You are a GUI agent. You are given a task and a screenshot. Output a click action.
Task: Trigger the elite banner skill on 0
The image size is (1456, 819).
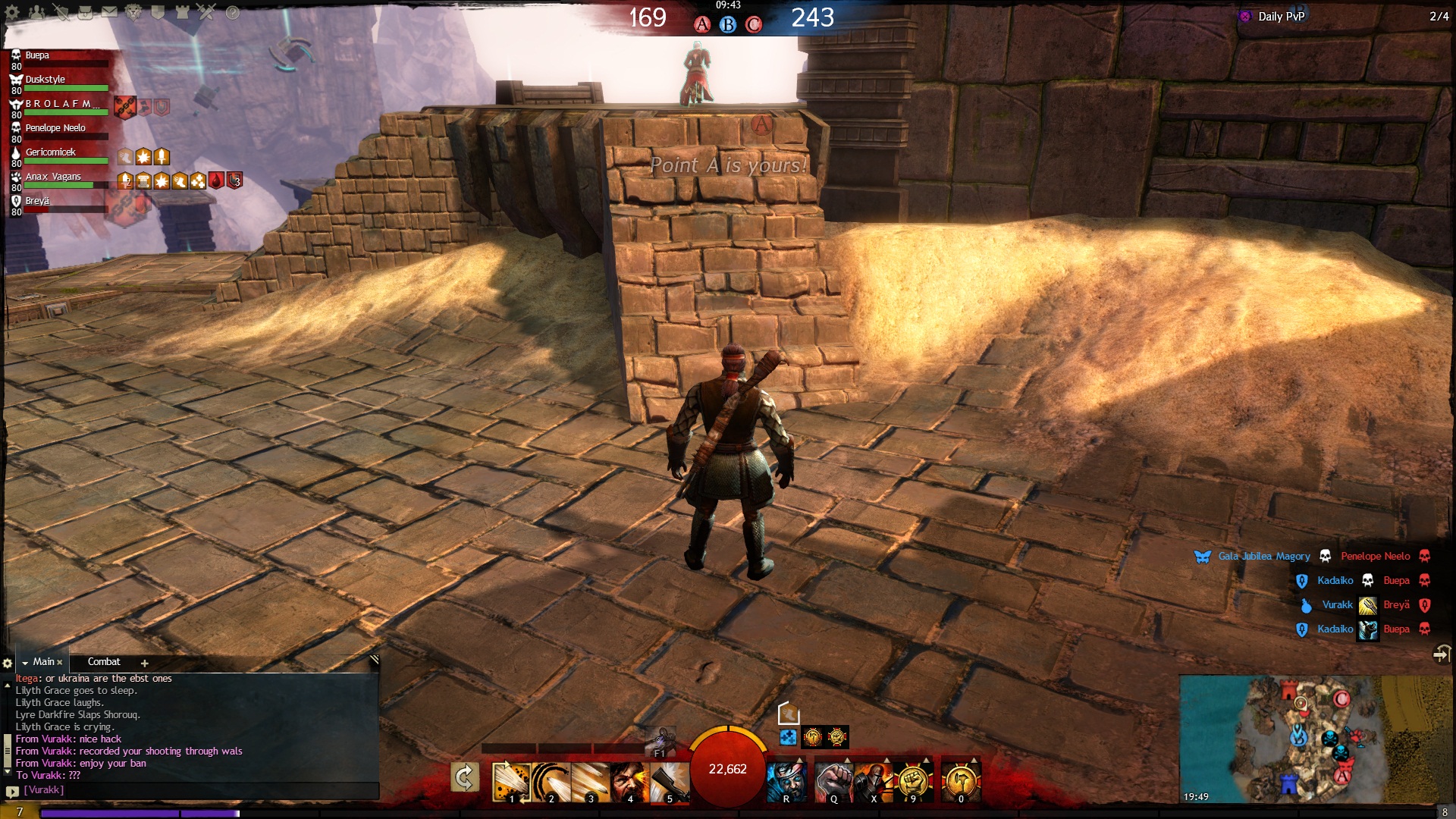coord(961,782)
